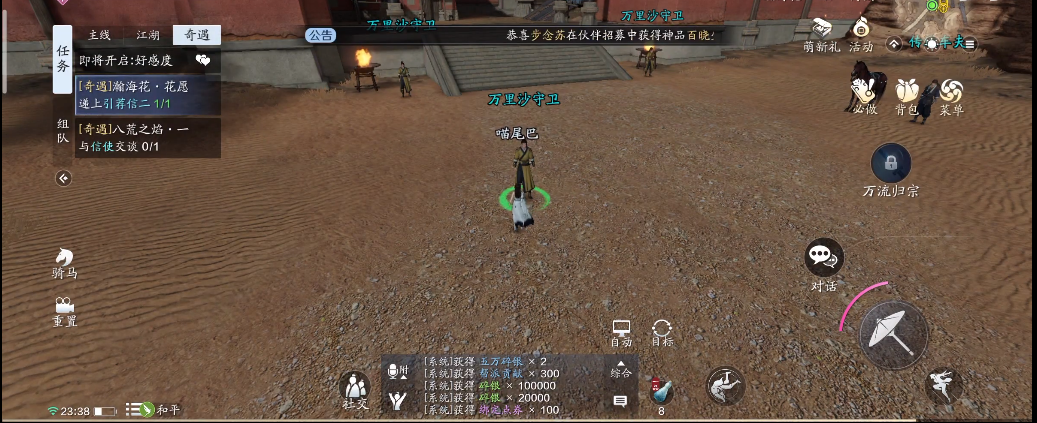
Task: Open the 活动 events screen
Action: (860, 34)
